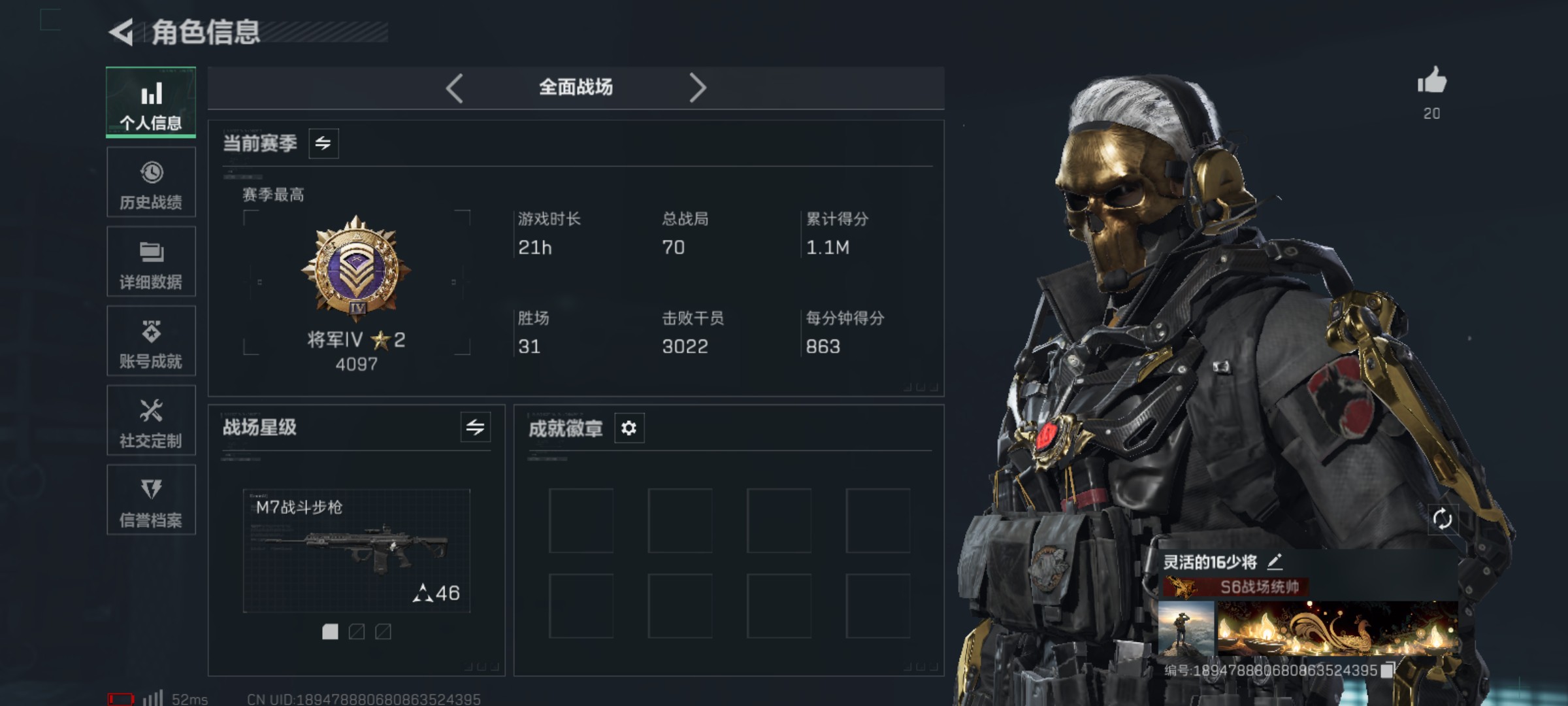The height and width of the screenshot is (706, 1568).
Task: Open the 信誉档案 reputation archive
Action: coord(151,501)
